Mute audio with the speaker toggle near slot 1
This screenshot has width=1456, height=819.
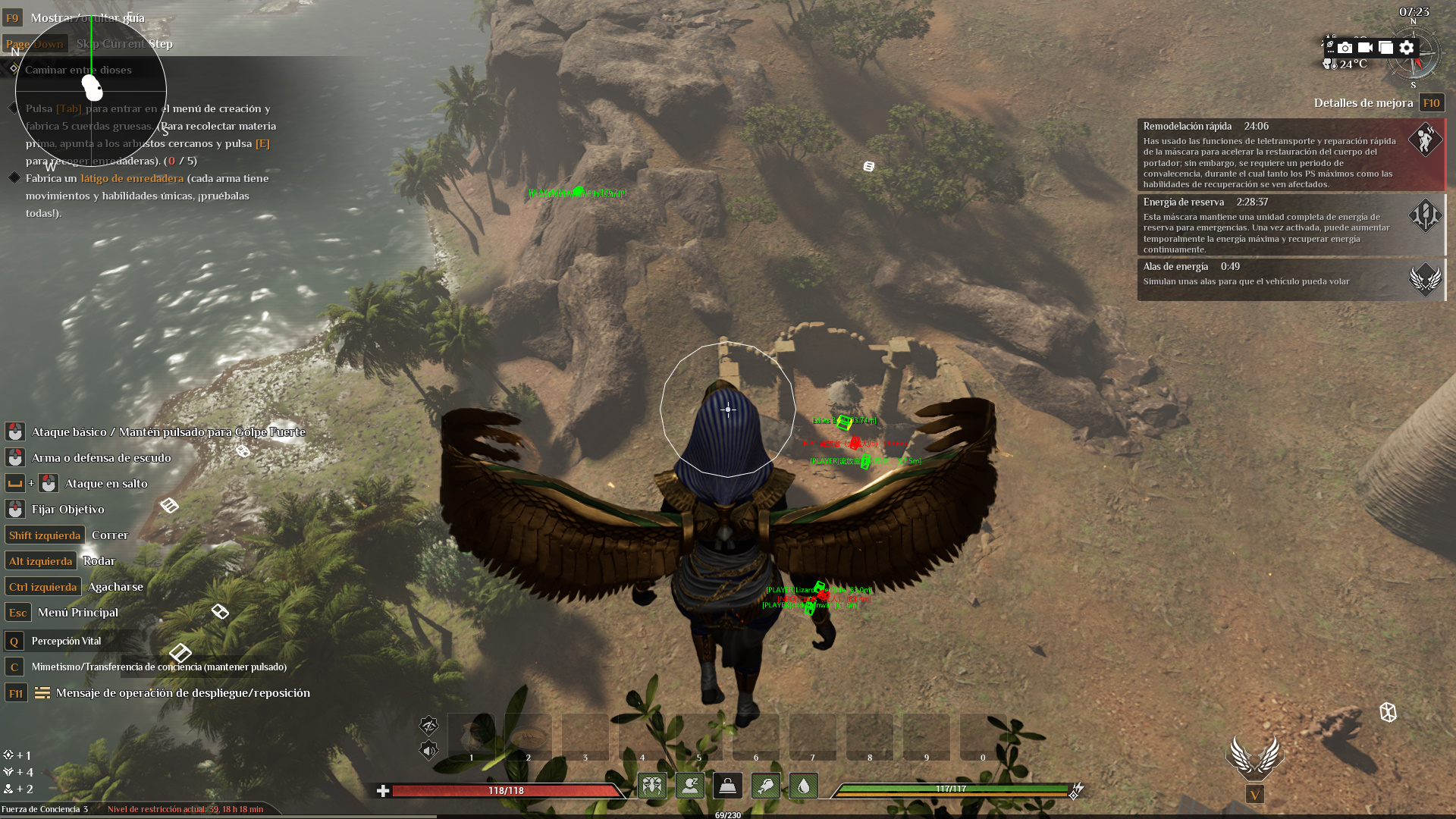pos(428,752)
